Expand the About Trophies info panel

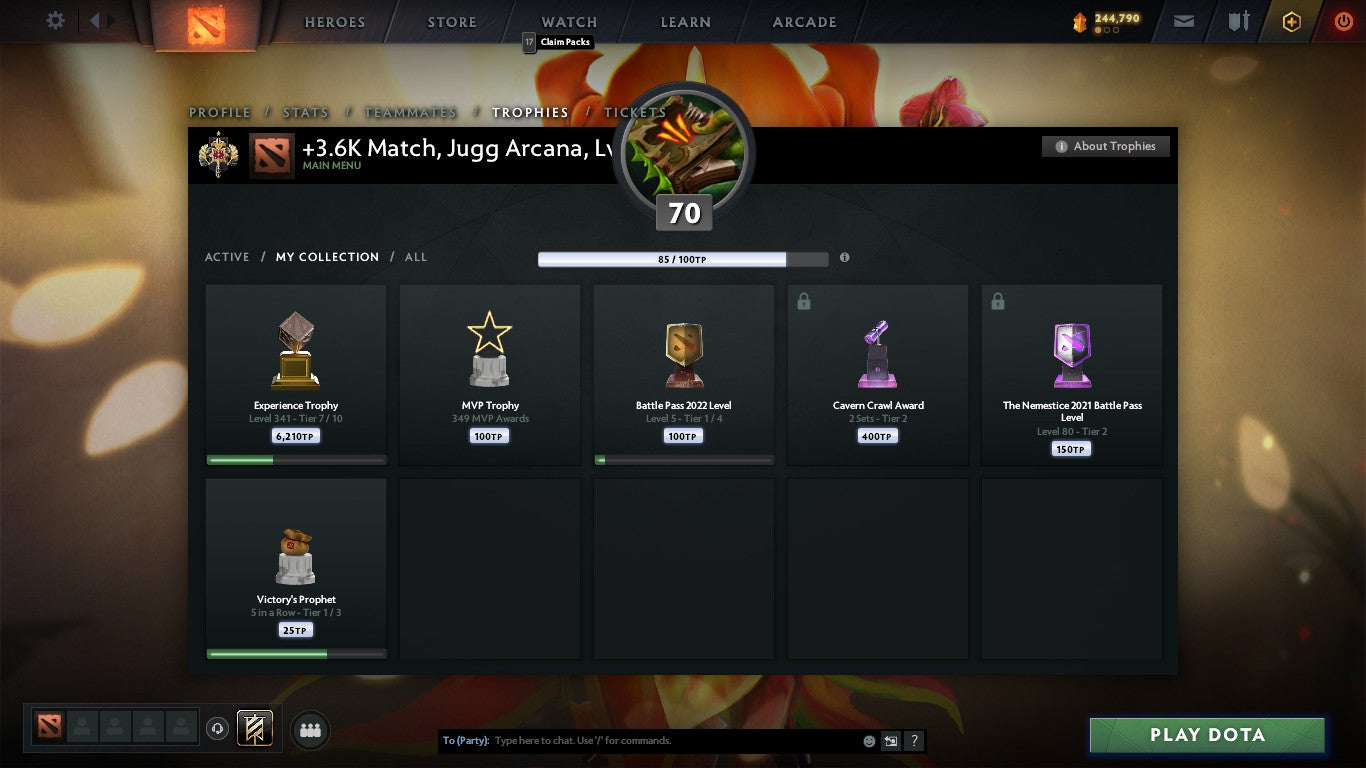click(1105, 146)
